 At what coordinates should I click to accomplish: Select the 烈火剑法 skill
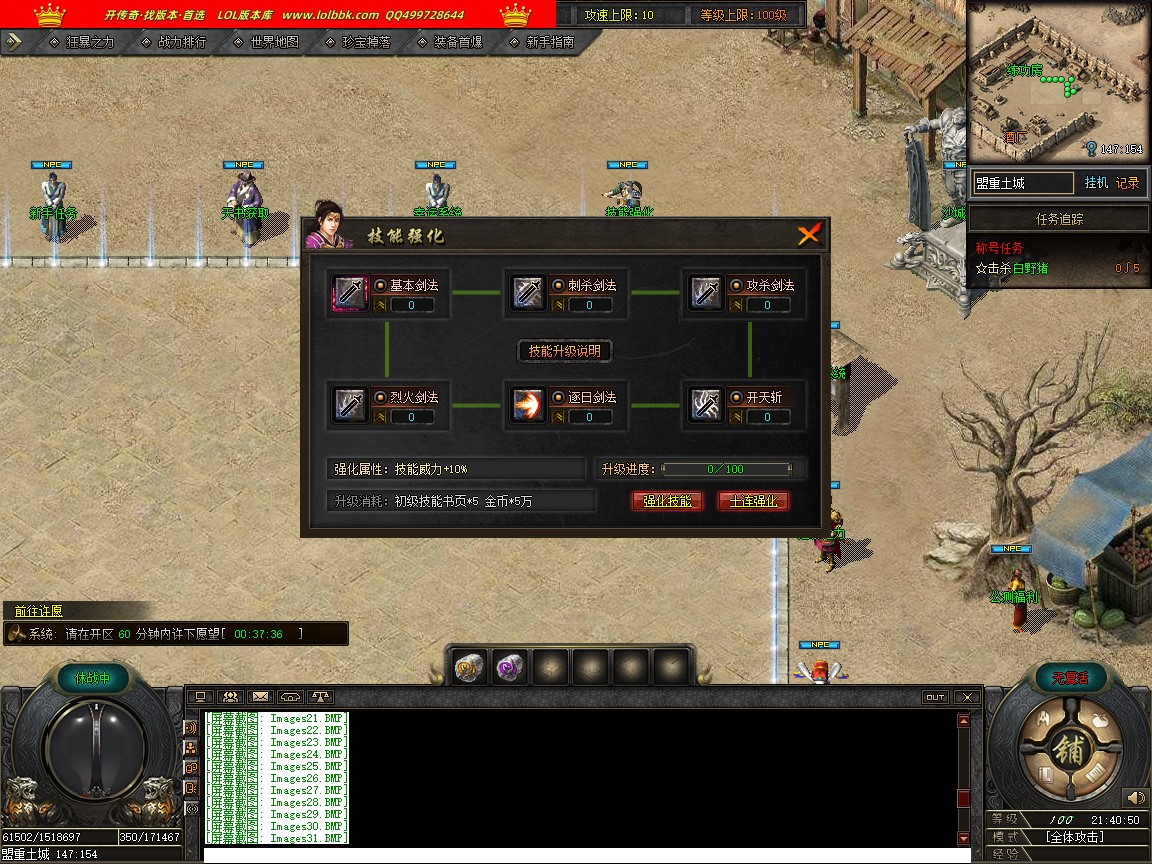coord(350,405)
